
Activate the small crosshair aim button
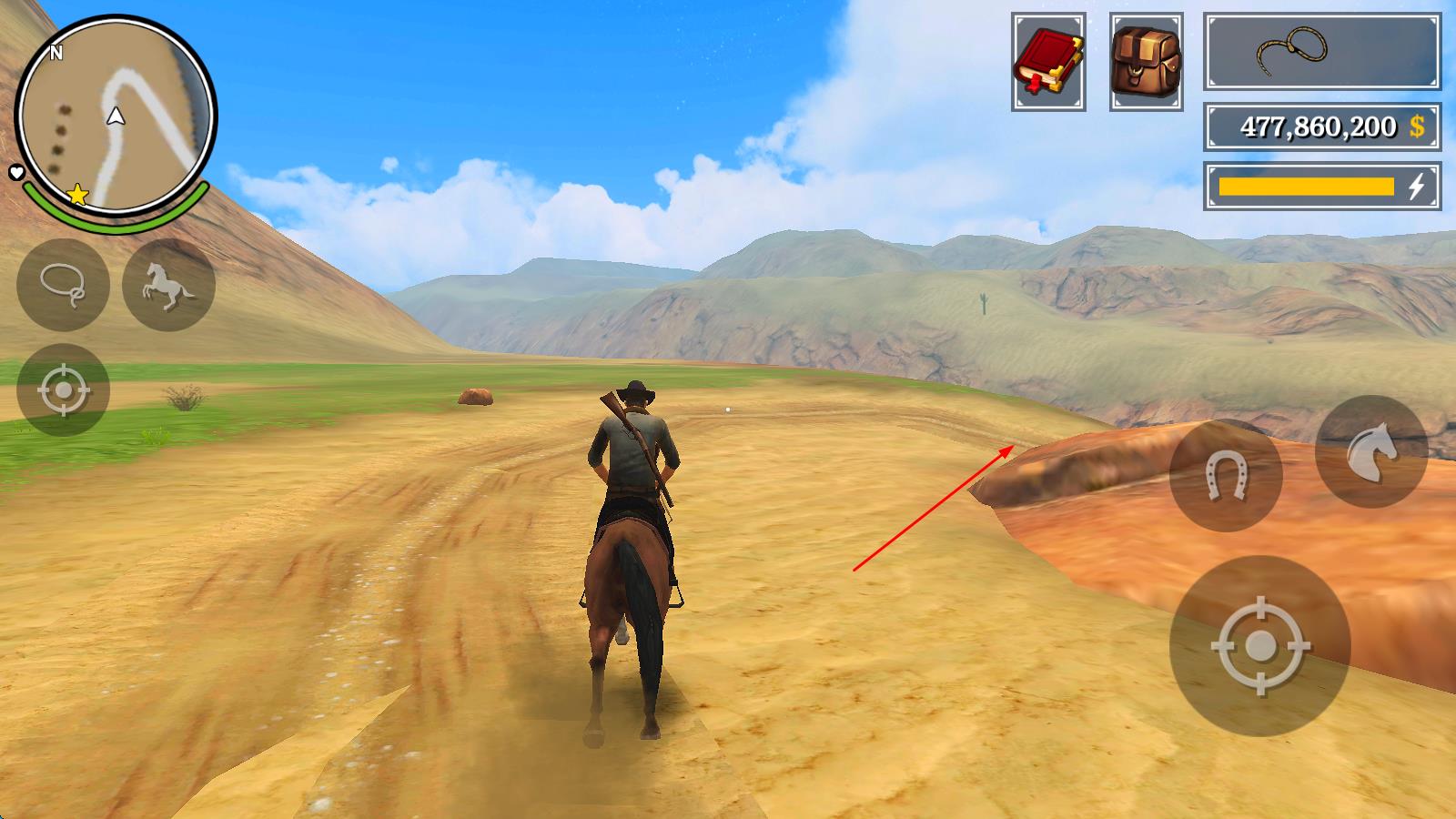click(x=63, y=390)
